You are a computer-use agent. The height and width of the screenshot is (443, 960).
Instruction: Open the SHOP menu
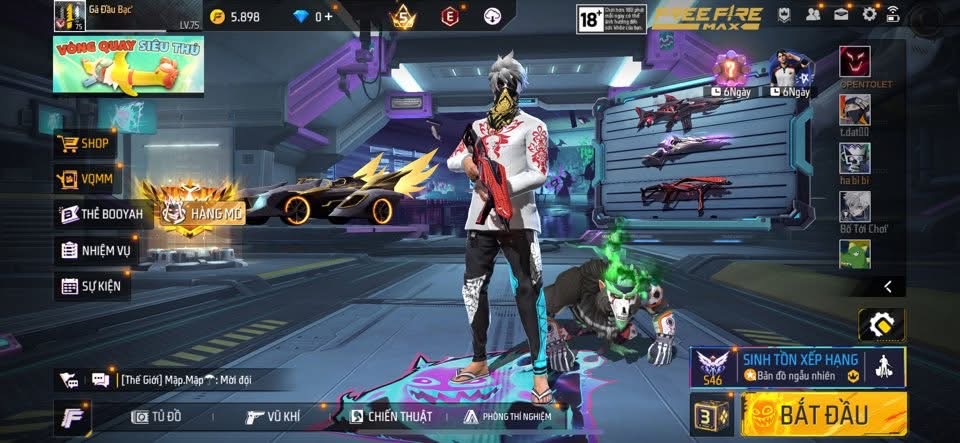pos(86,144)
